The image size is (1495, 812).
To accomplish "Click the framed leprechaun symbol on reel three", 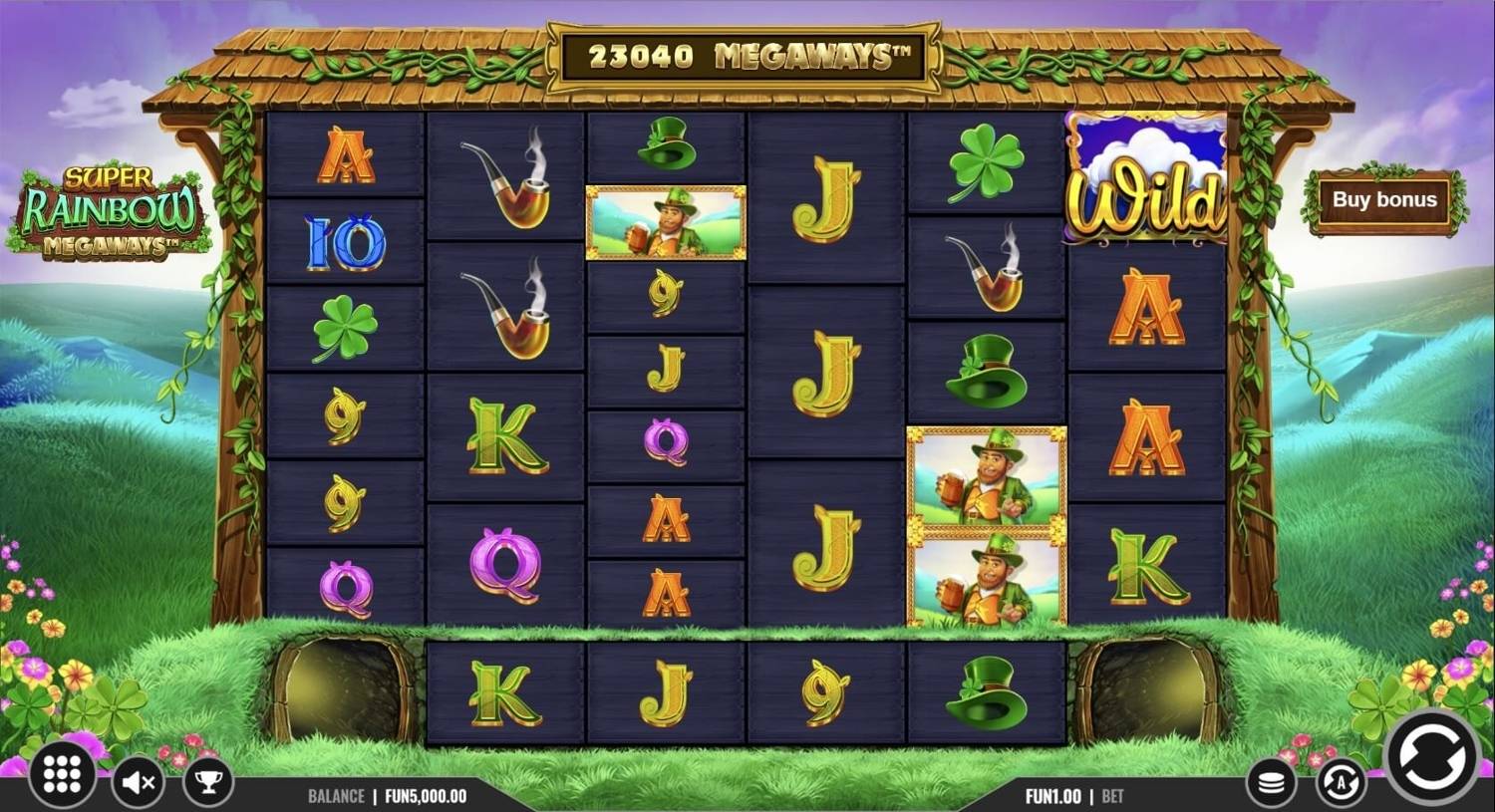I will coord(666,224).
